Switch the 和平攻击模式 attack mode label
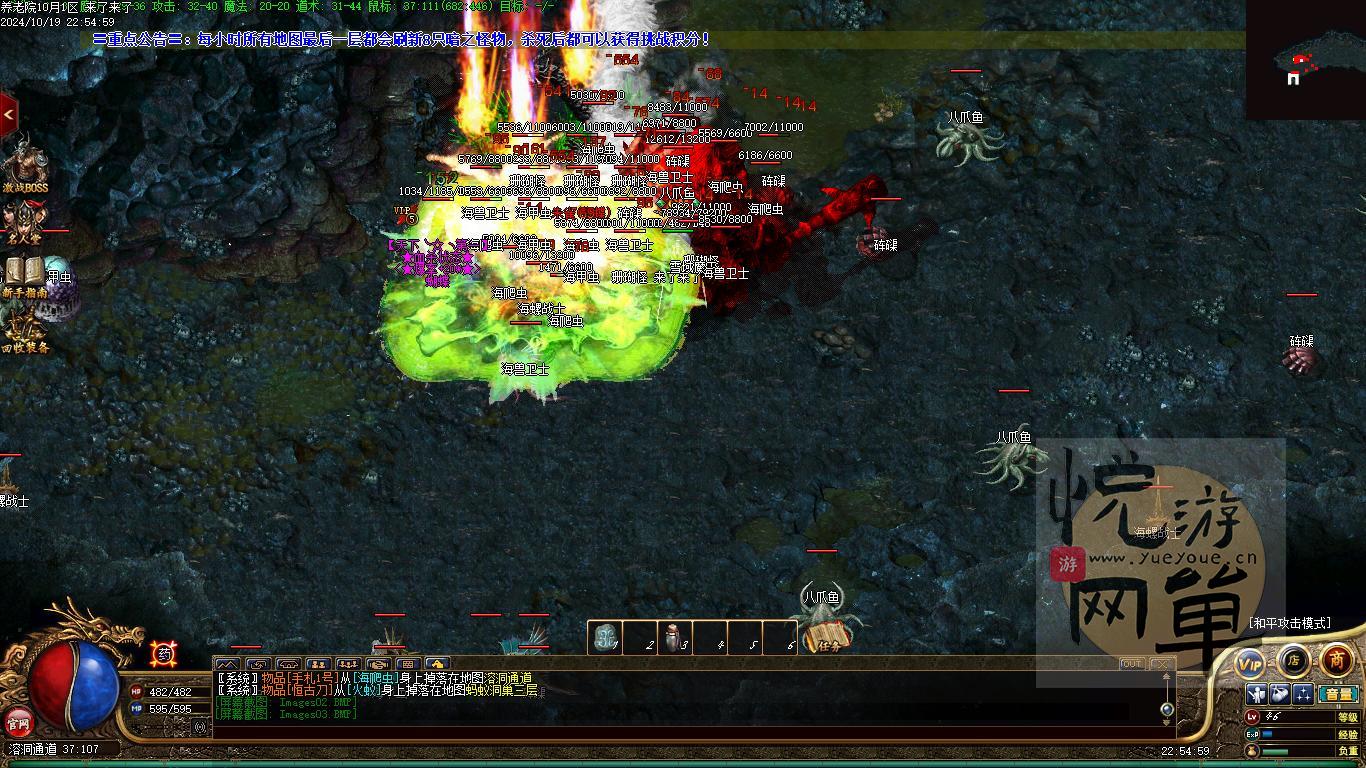Image resolution: width=1366 pixels, height=768 pixels. [x=1290, y=623]
